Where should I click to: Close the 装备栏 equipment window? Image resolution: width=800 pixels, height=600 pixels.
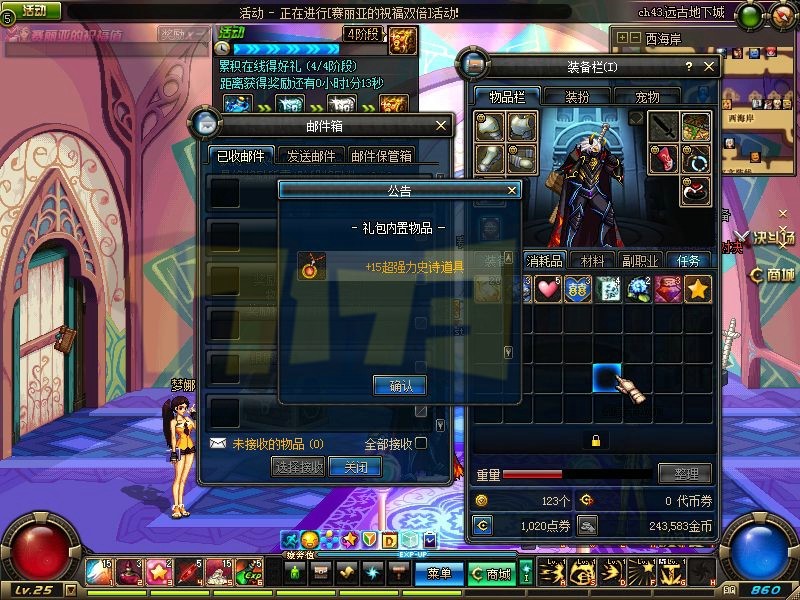point(709,67)
